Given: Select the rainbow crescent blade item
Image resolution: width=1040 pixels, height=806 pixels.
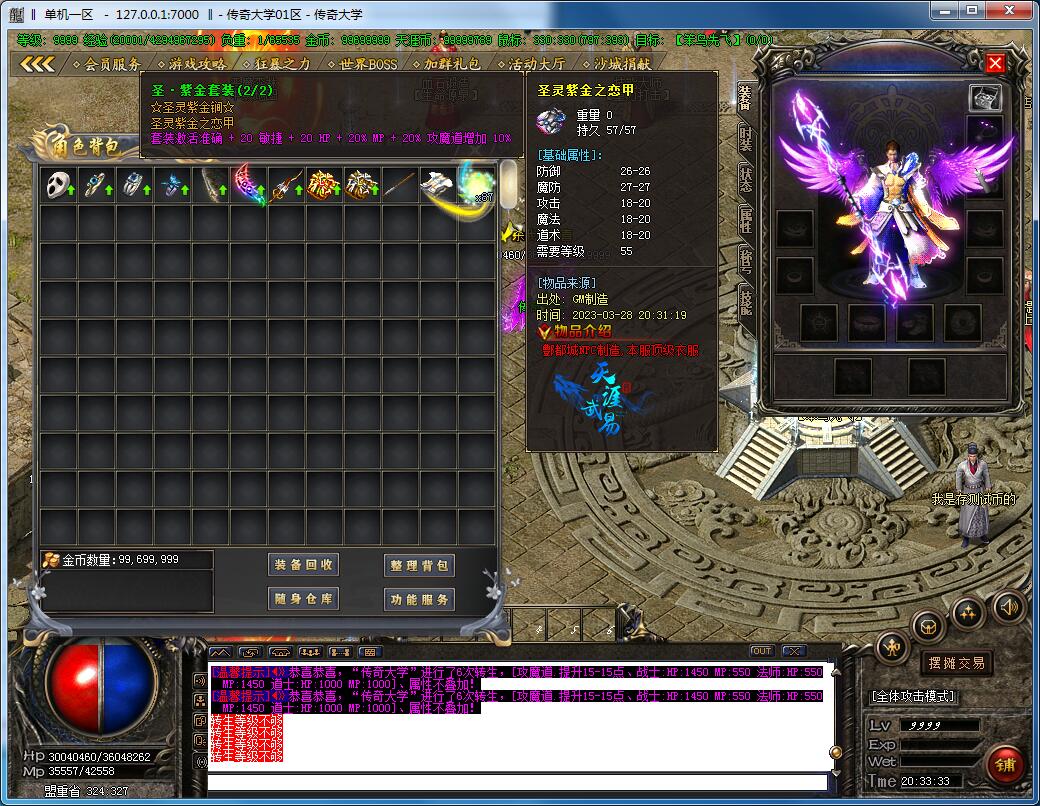Looking at the screenshot, I should pos(249,185).
